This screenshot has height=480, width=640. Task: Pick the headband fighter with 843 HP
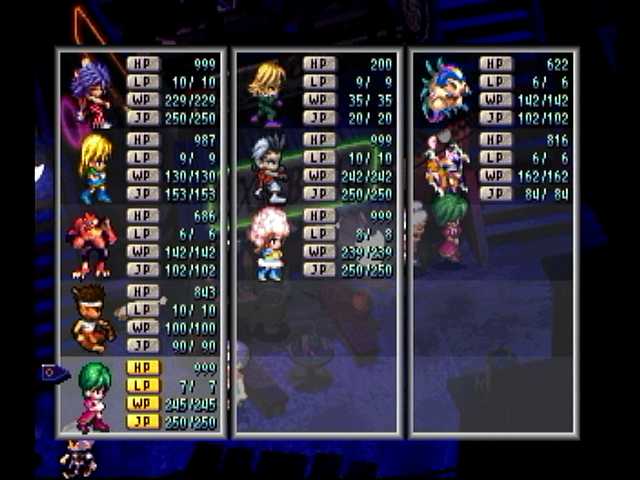tap(93, 318)
